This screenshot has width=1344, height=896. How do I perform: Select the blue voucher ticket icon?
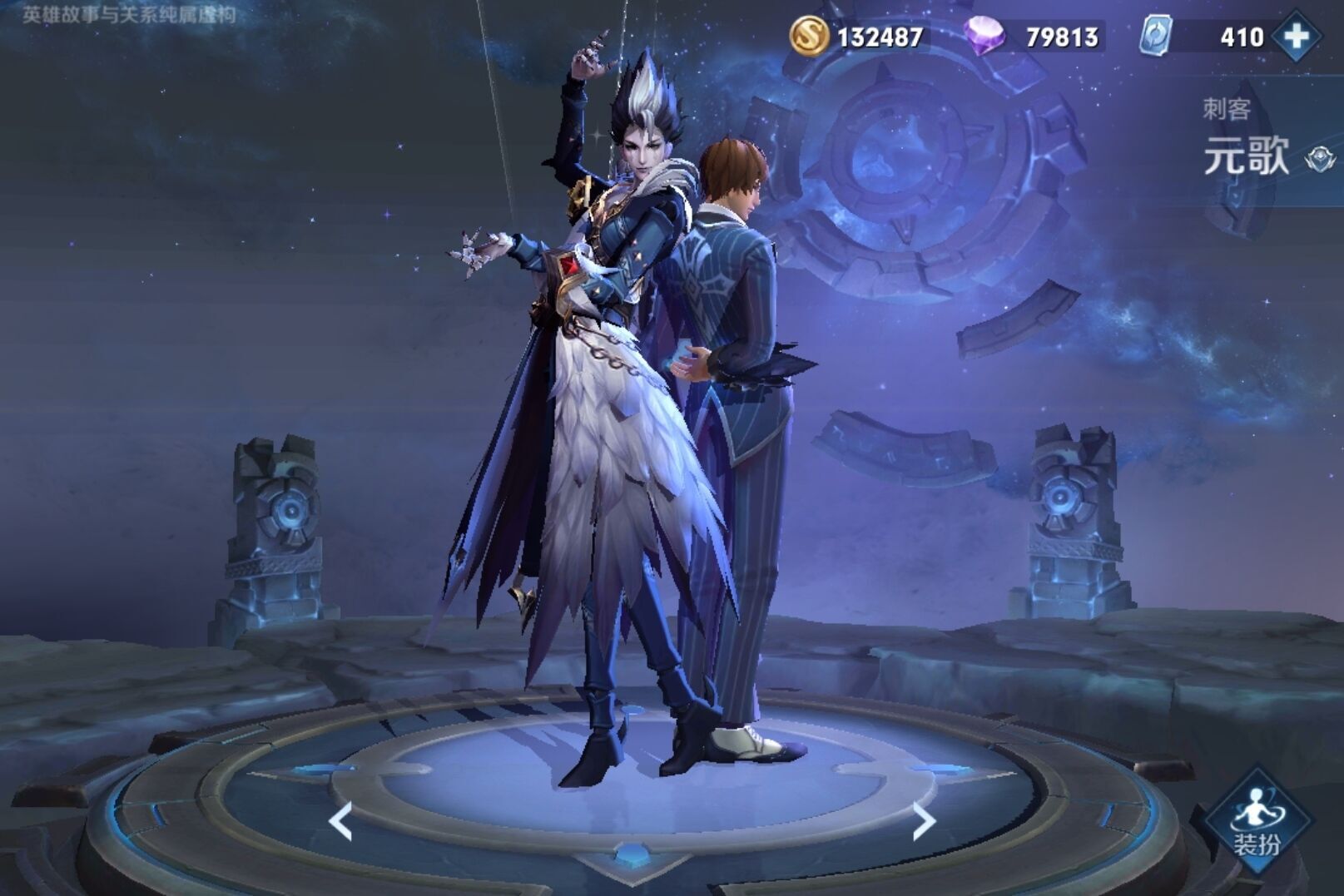coord(1156,37)
